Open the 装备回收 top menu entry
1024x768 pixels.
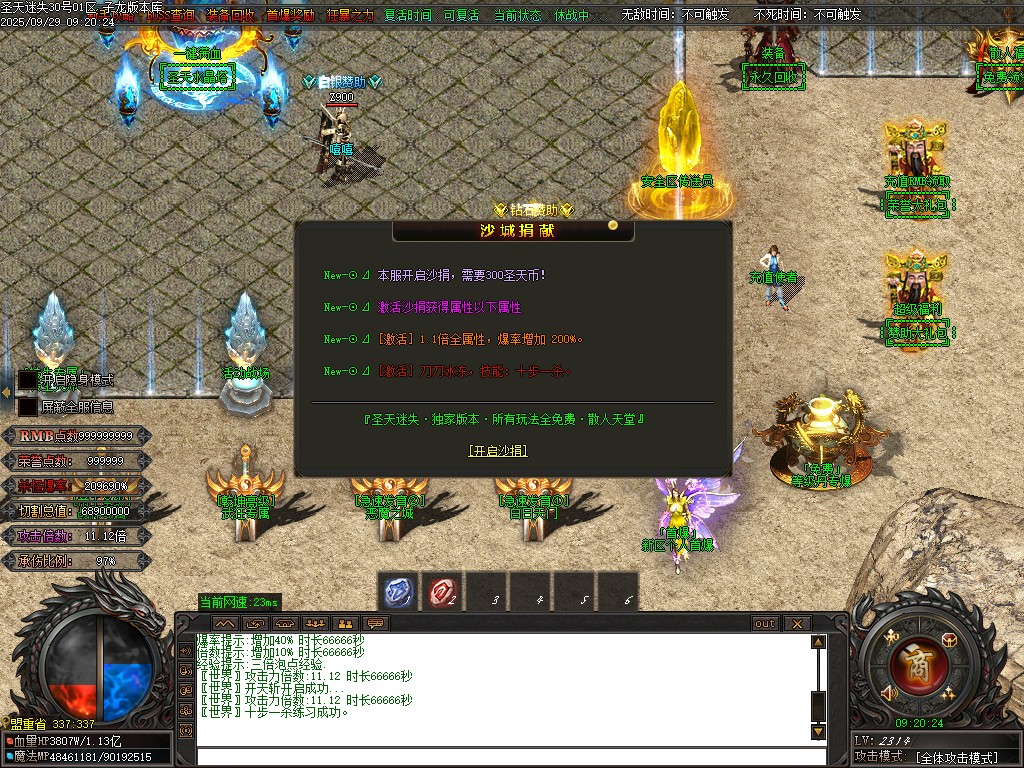pyautogui.click(x=230, y=15)
